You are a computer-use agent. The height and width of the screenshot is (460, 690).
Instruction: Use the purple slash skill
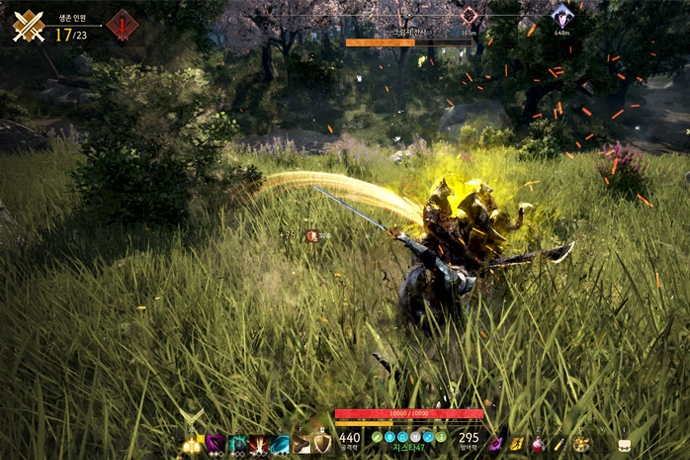coord(214,444)
